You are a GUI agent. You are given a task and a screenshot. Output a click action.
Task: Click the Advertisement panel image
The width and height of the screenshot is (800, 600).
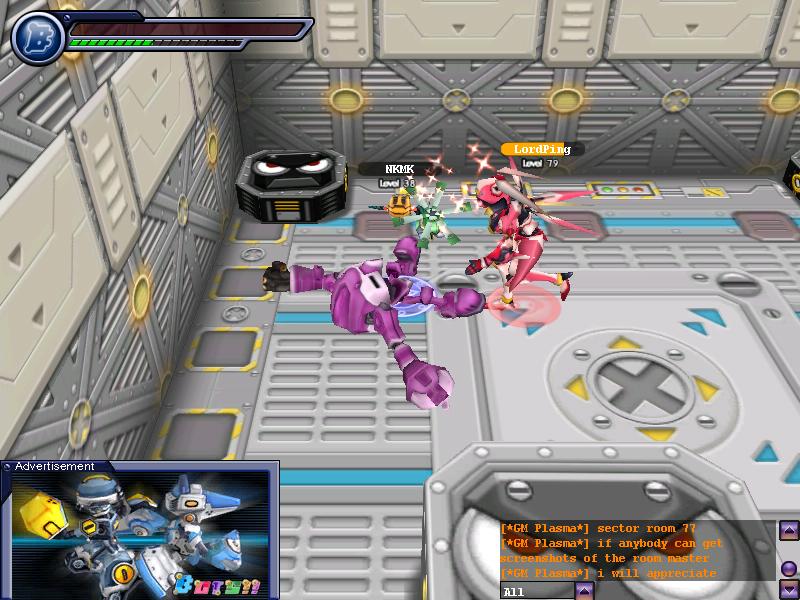click(x=140, y=536)
